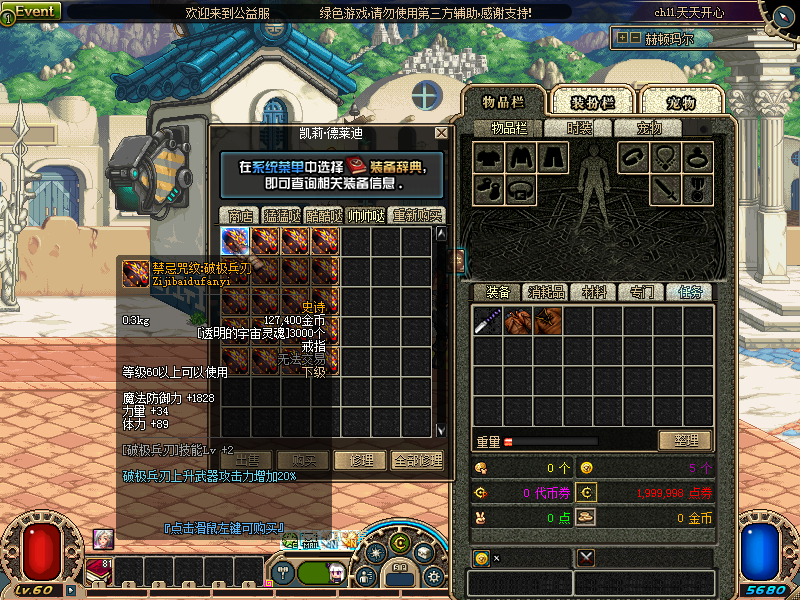Switch to the top 宠物 pet tab
This screenshot has height=600, width=800.
click(682, 102)
